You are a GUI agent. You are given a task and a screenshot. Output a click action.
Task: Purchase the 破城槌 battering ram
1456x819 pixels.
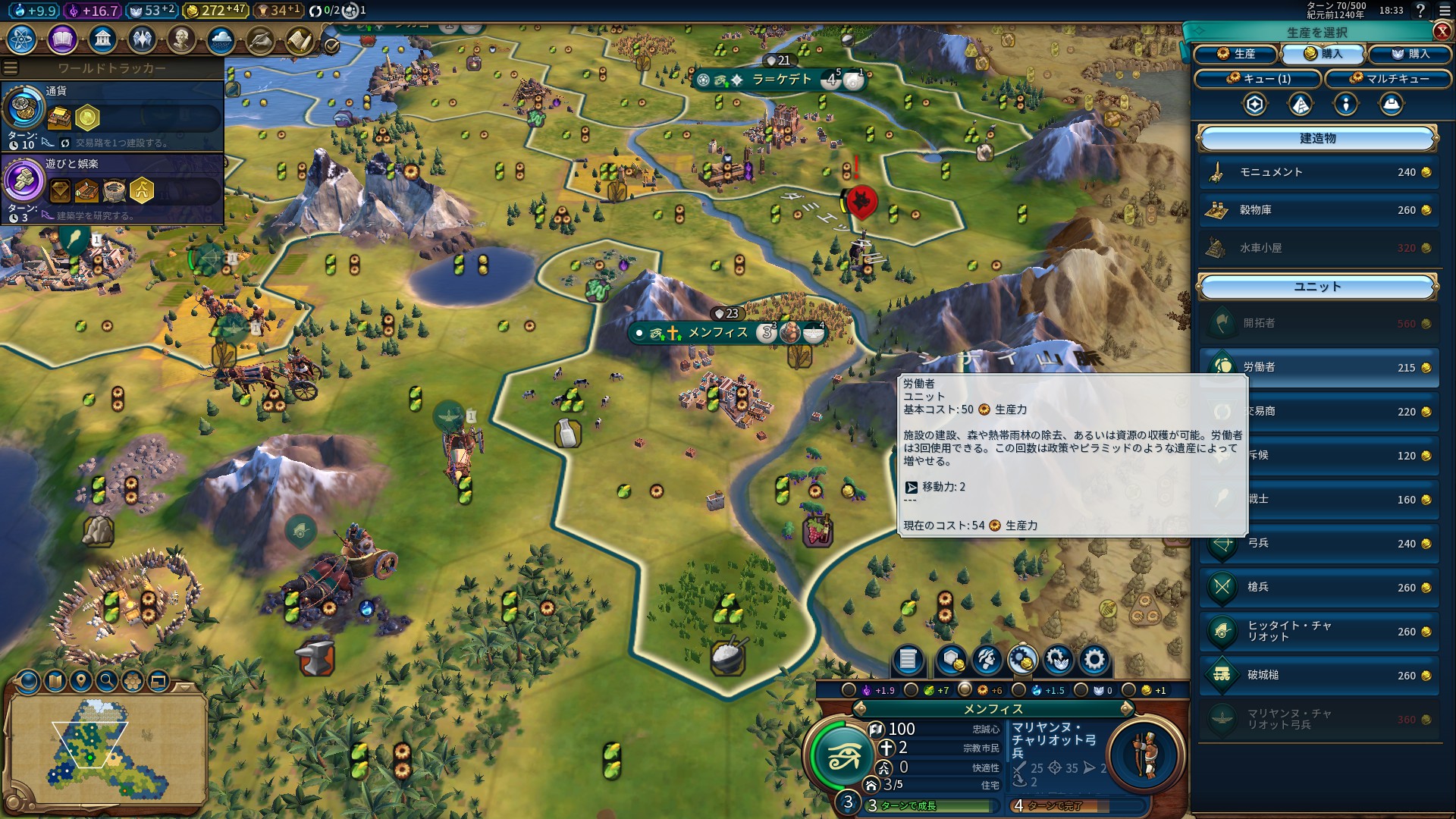pyautogui.click(x=1318, y=675)
